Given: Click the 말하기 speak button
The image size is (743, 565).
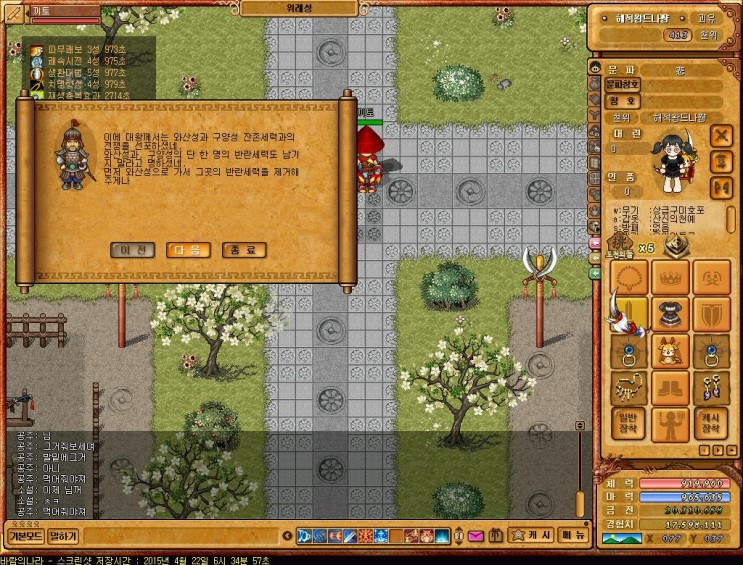Looking at the screenshot, I should [63, 537].
